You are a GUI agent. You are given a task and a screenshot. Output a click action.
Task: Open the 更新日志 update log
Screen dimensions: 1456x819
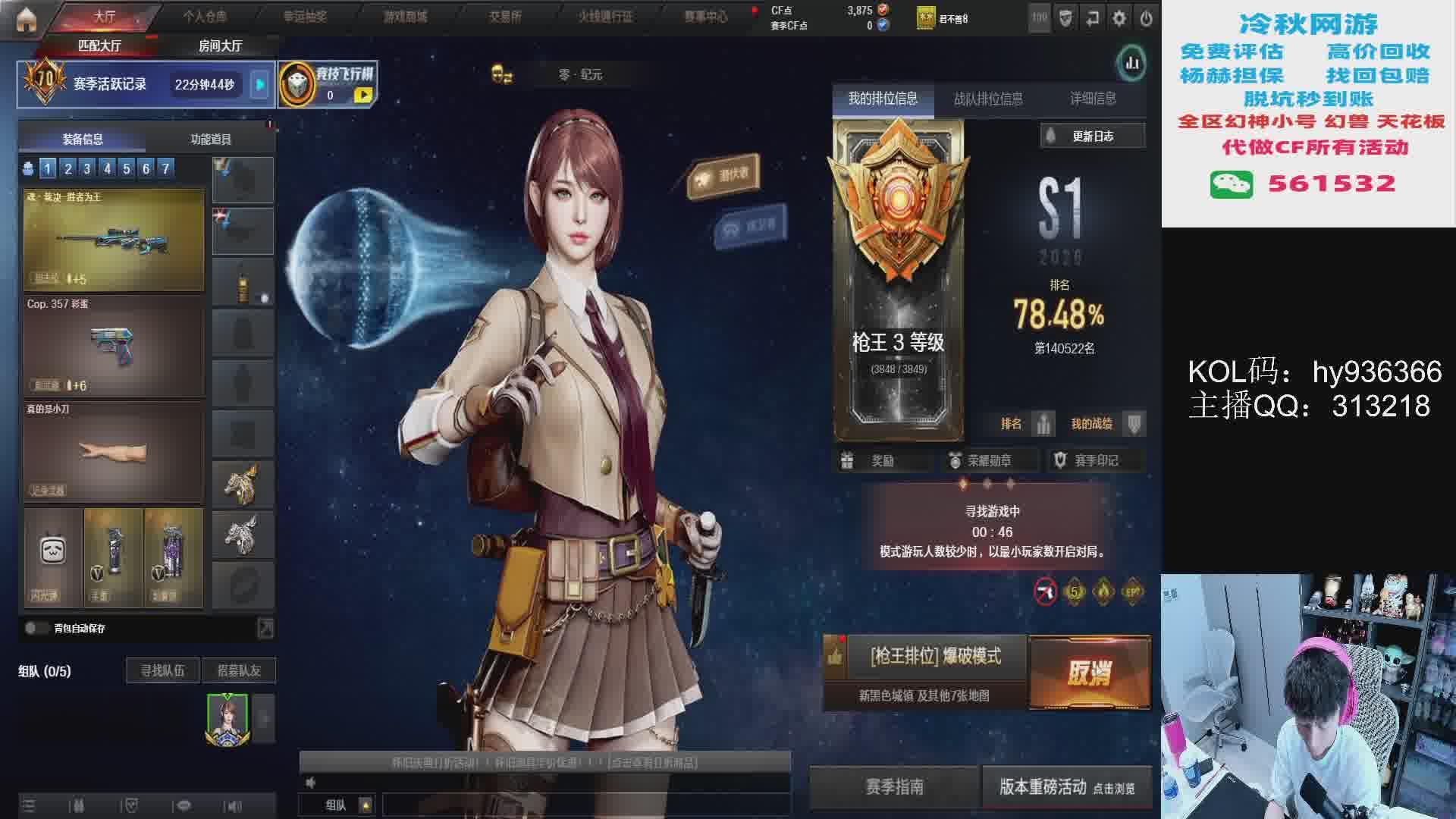pyautogui.click(x=1092, y=136)
